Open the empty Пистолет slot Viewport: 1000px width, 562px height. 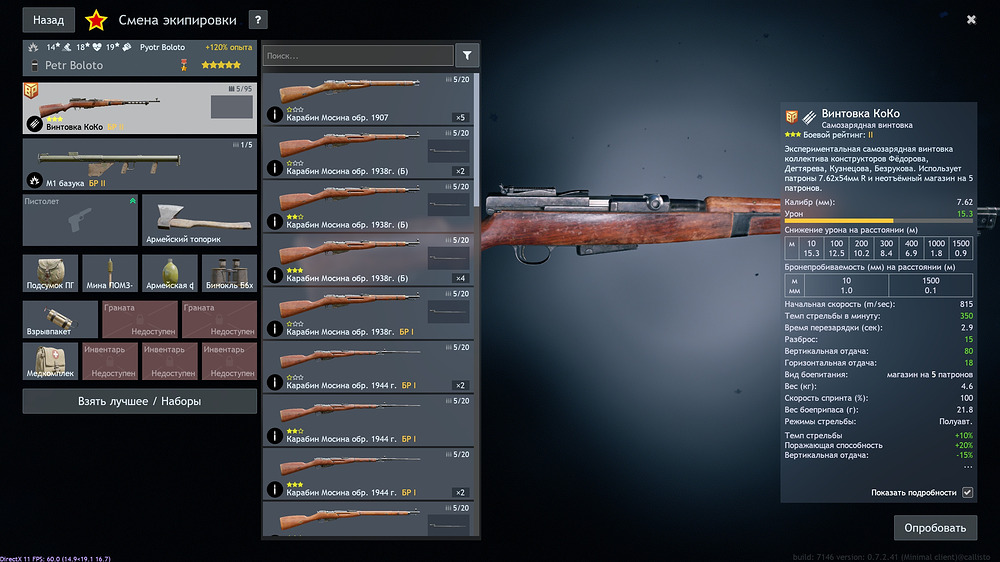pos(80,220)
